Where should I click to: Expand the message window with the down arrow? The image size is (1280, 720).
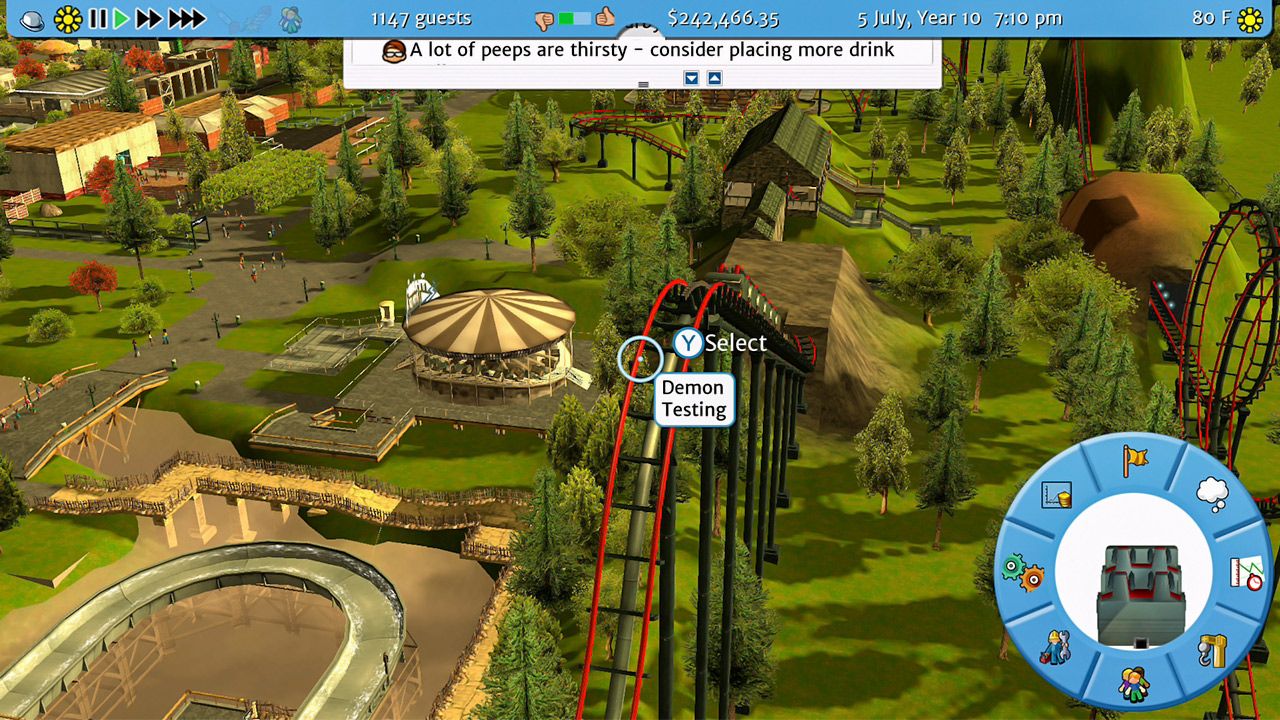[692, 77]
